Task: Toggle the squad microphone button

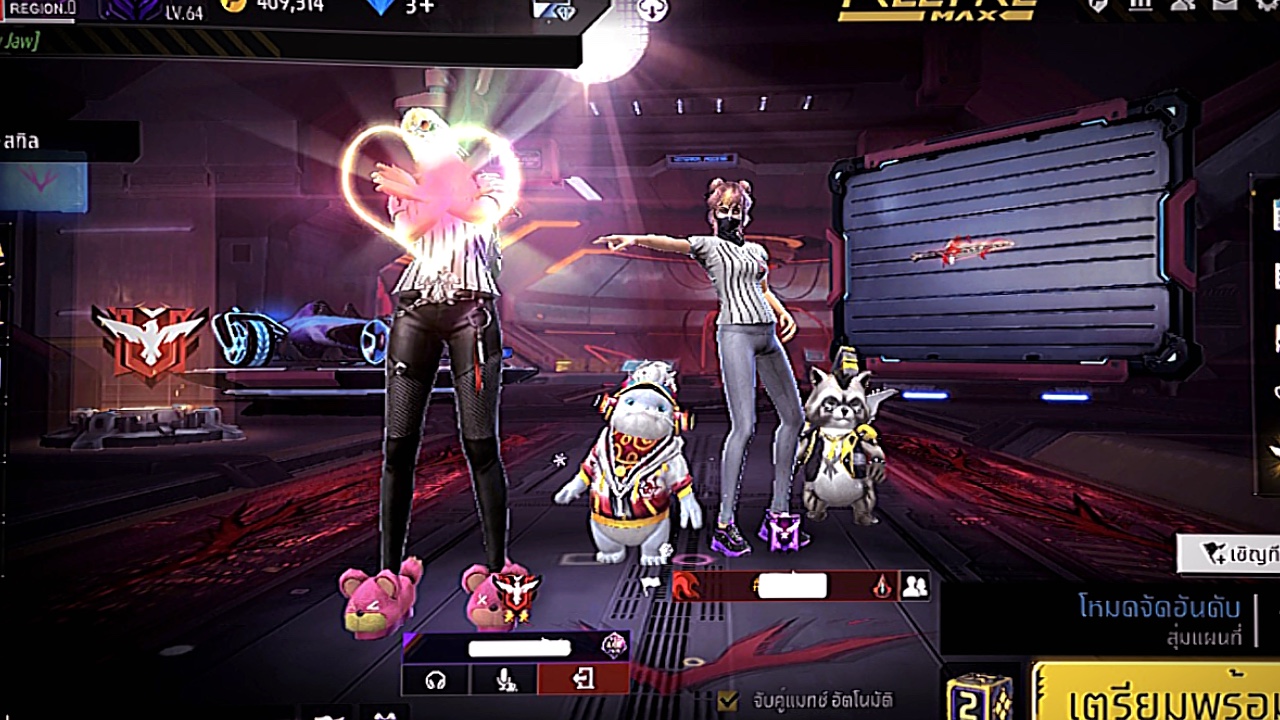Action: coord(505,679)
